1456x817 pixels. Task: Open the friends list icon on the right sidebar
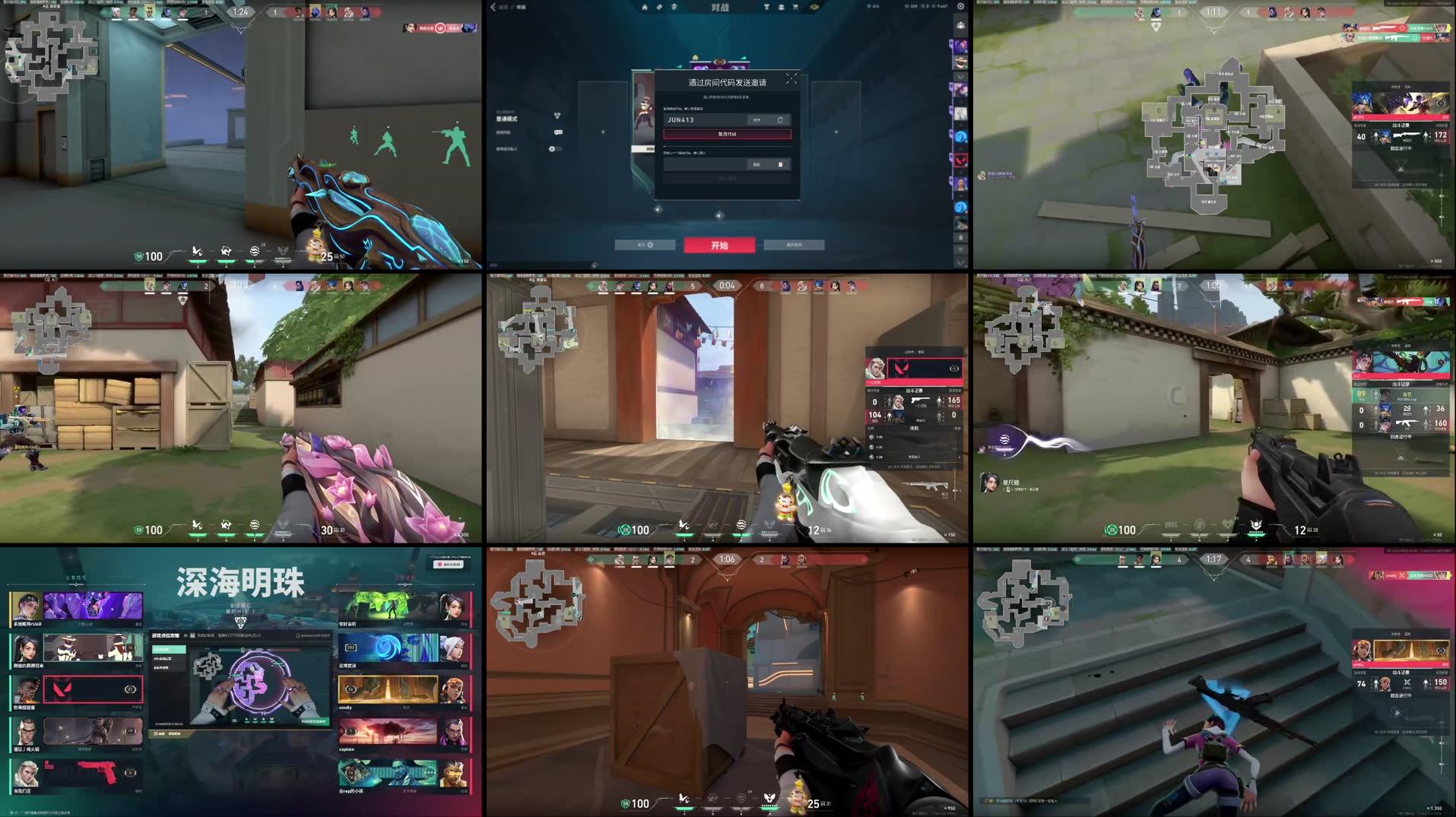[x=960, y=25]
